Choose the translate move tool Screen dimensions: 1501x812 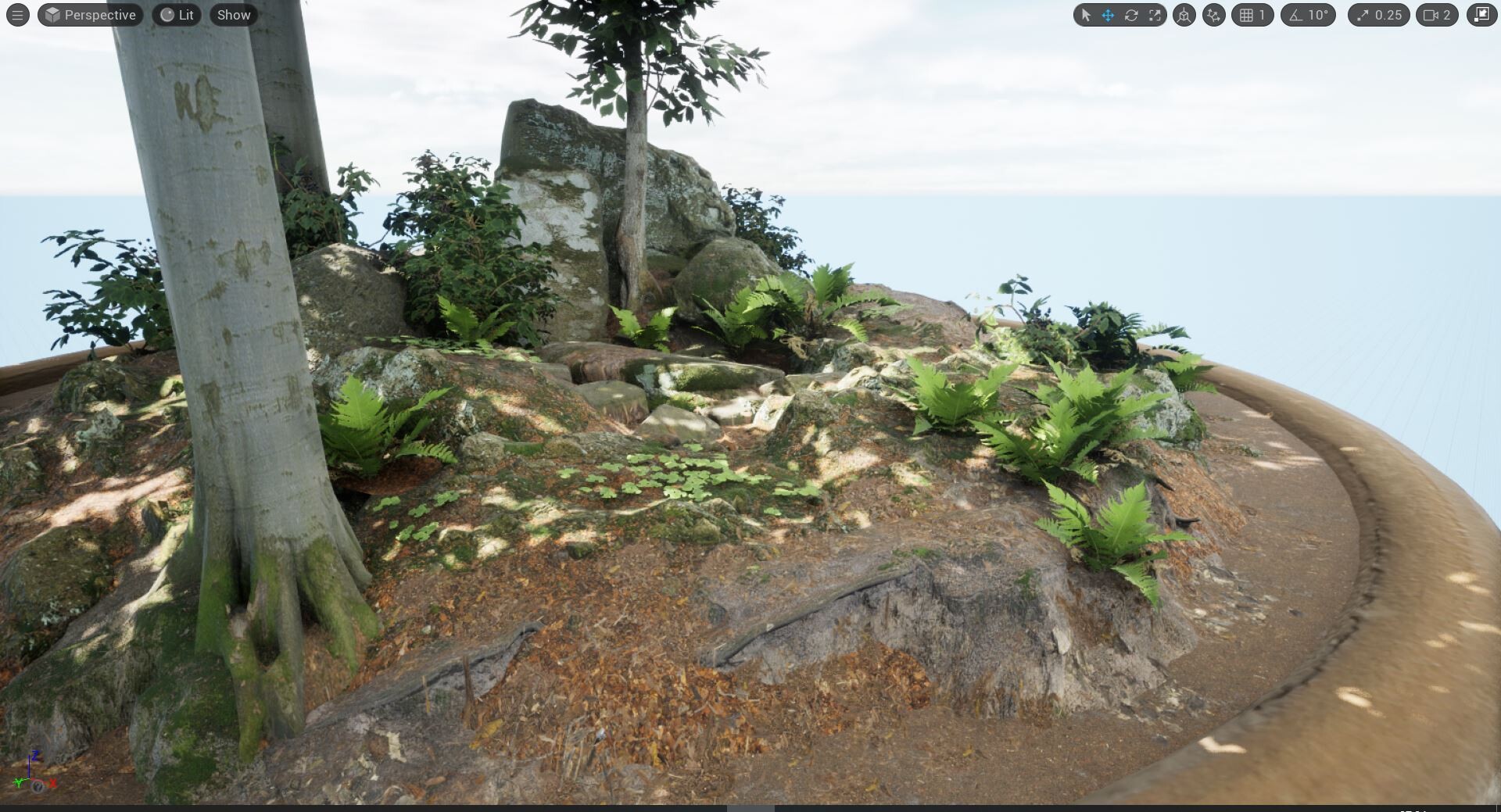[1108, 15]
